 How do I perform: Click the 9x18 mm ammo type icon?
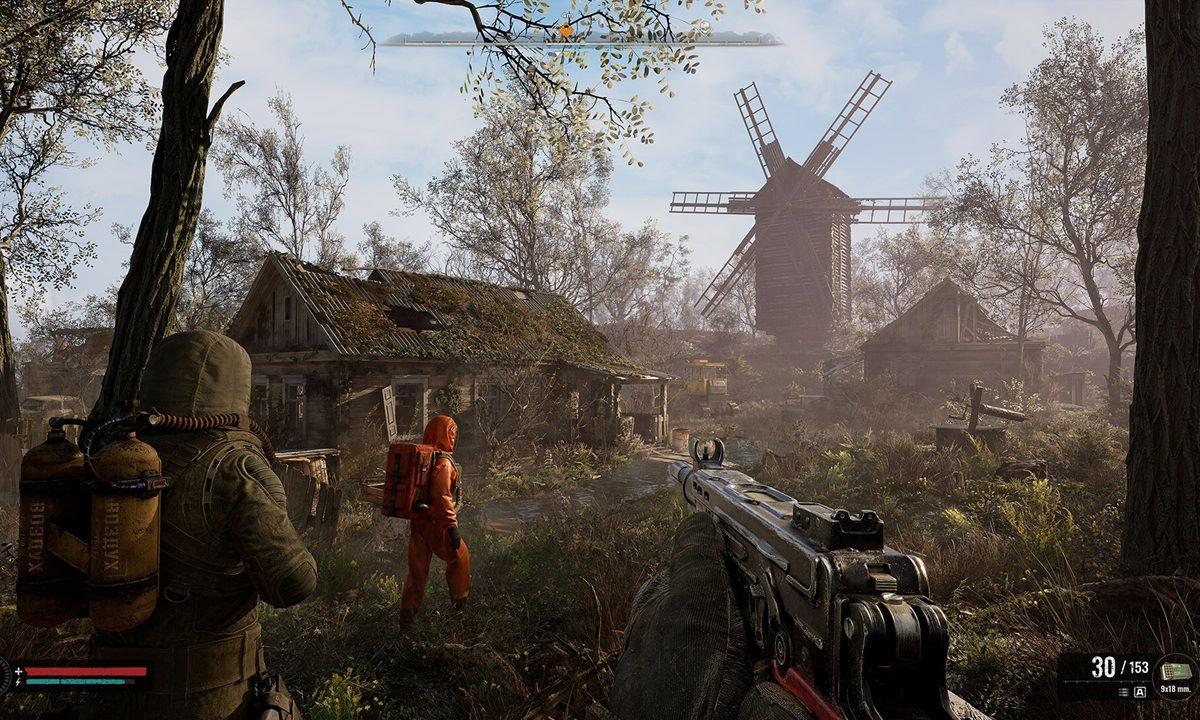tap(1174, 669)
